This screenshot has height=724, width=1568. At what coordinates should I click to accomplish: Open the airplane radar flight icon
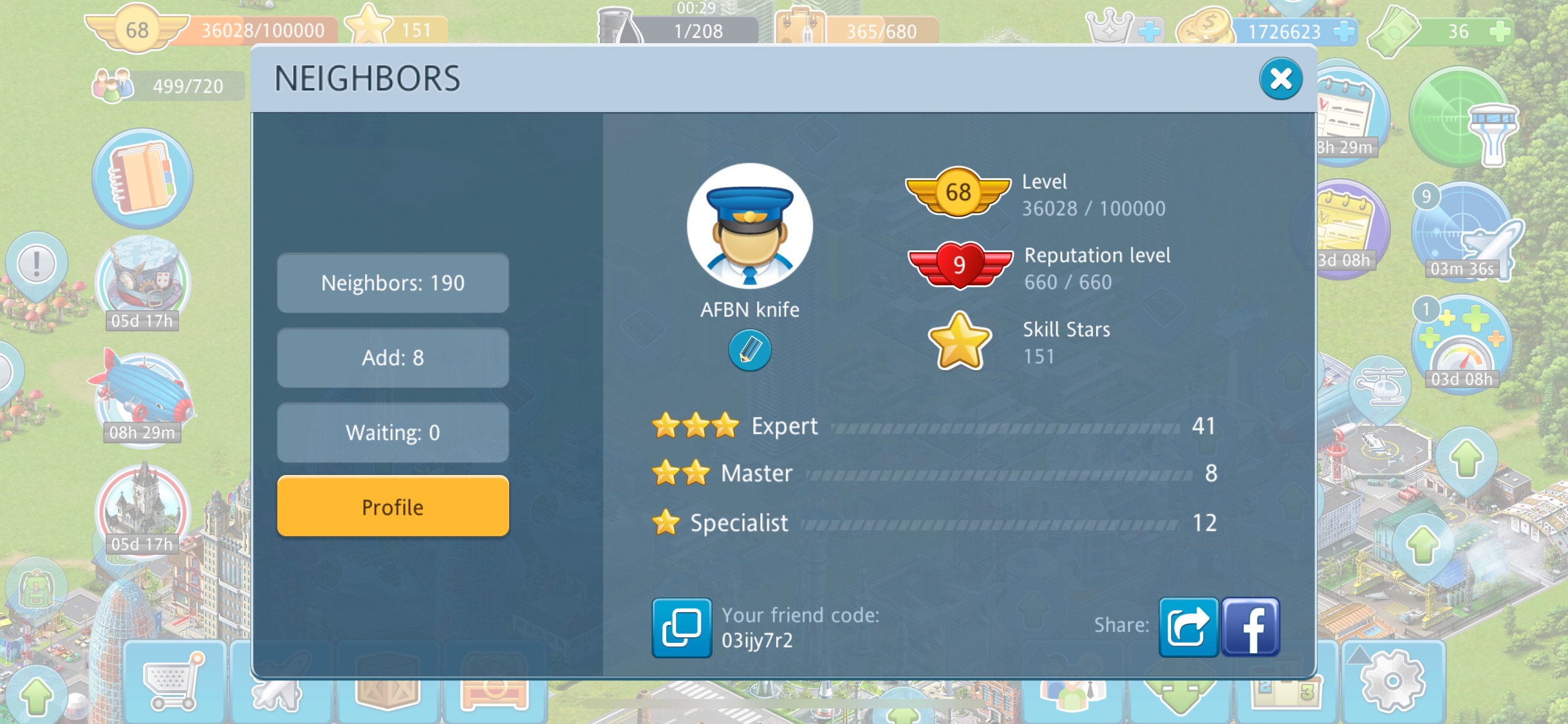pyautogui.click(x=1462, y=233)
